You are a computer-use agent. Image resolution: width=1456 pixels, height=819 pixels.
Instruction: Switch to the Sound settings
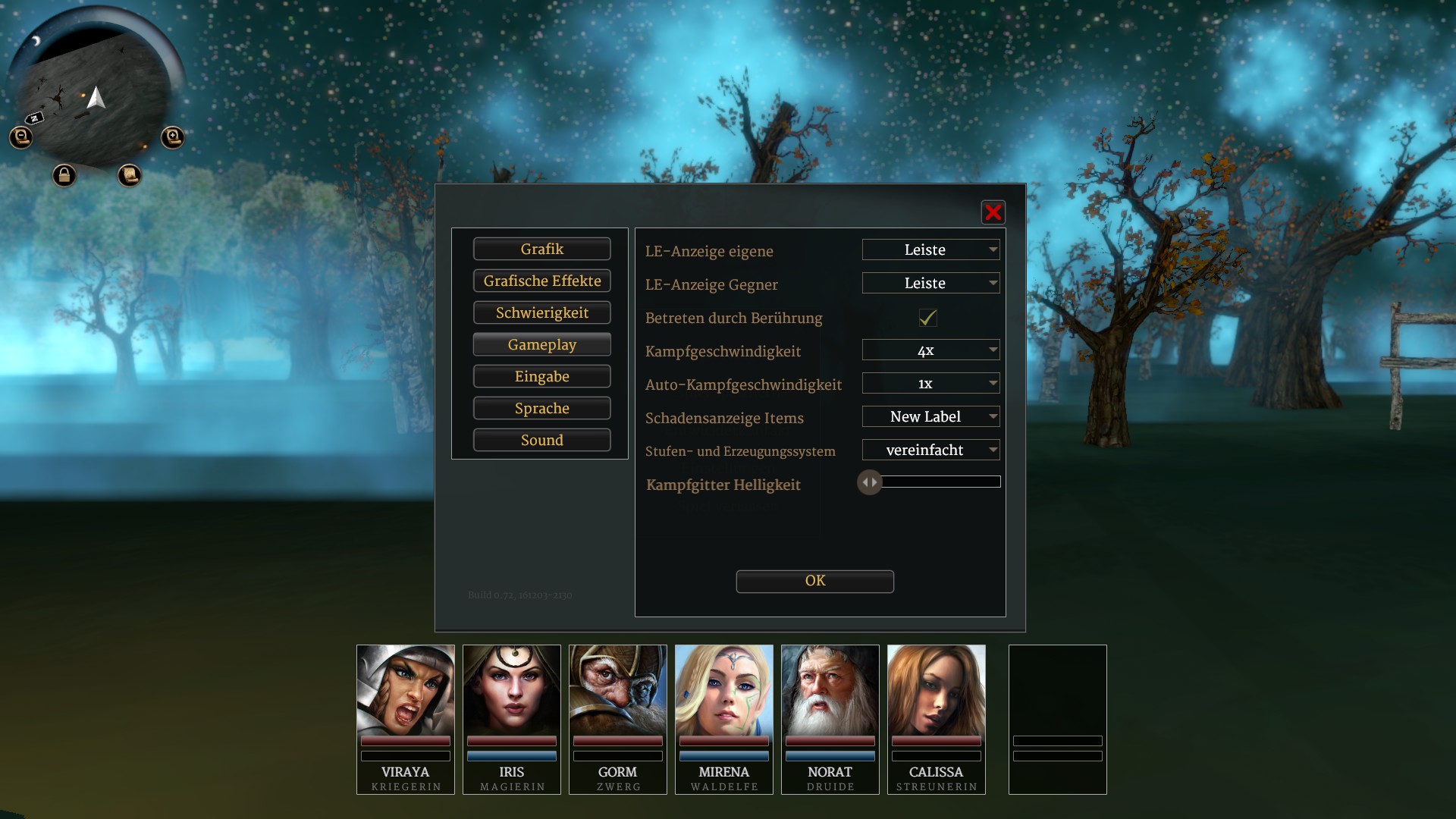click(541, 441)
